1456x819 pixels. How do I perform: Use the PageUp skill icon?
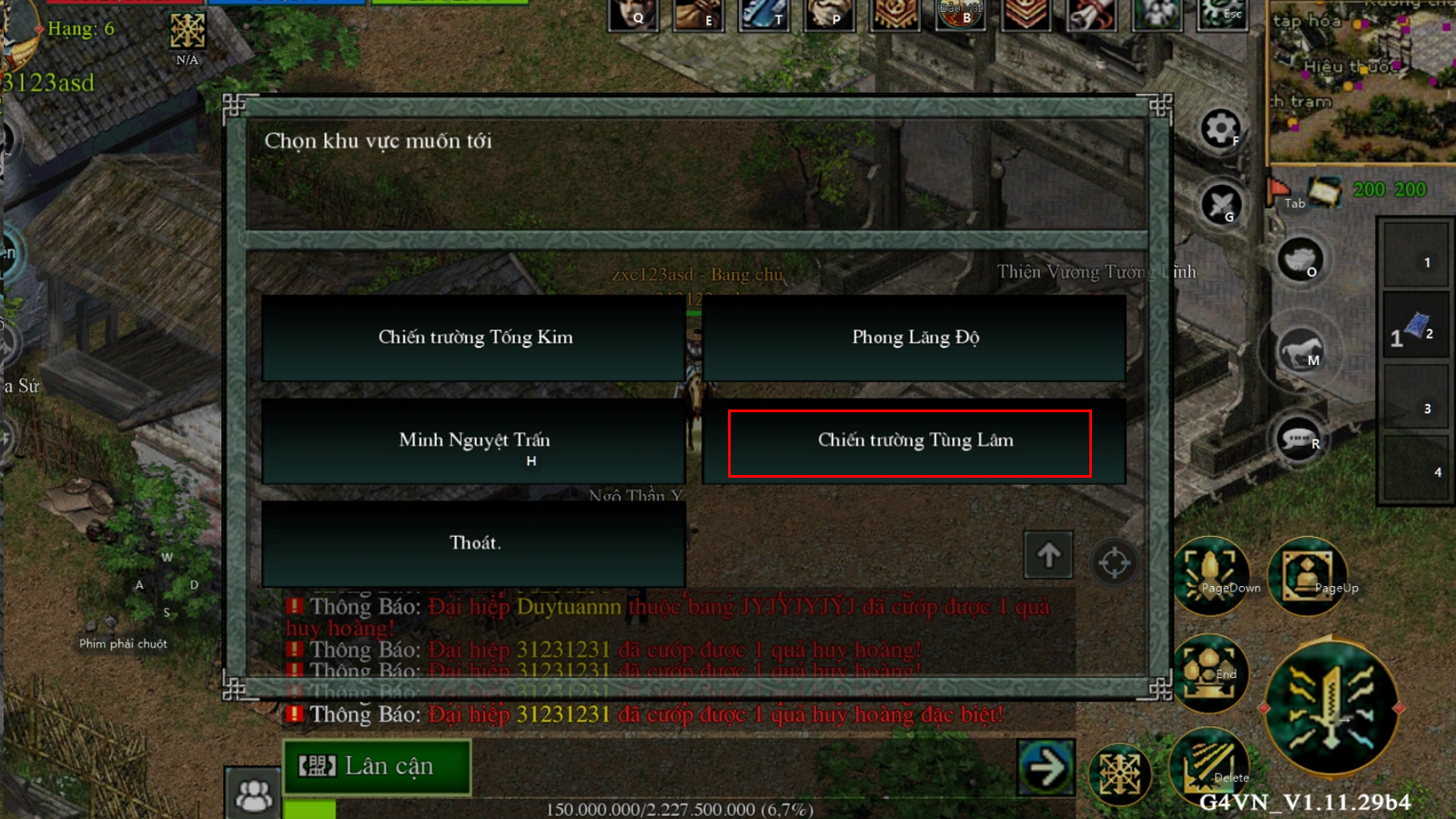tap(1308, 576)
